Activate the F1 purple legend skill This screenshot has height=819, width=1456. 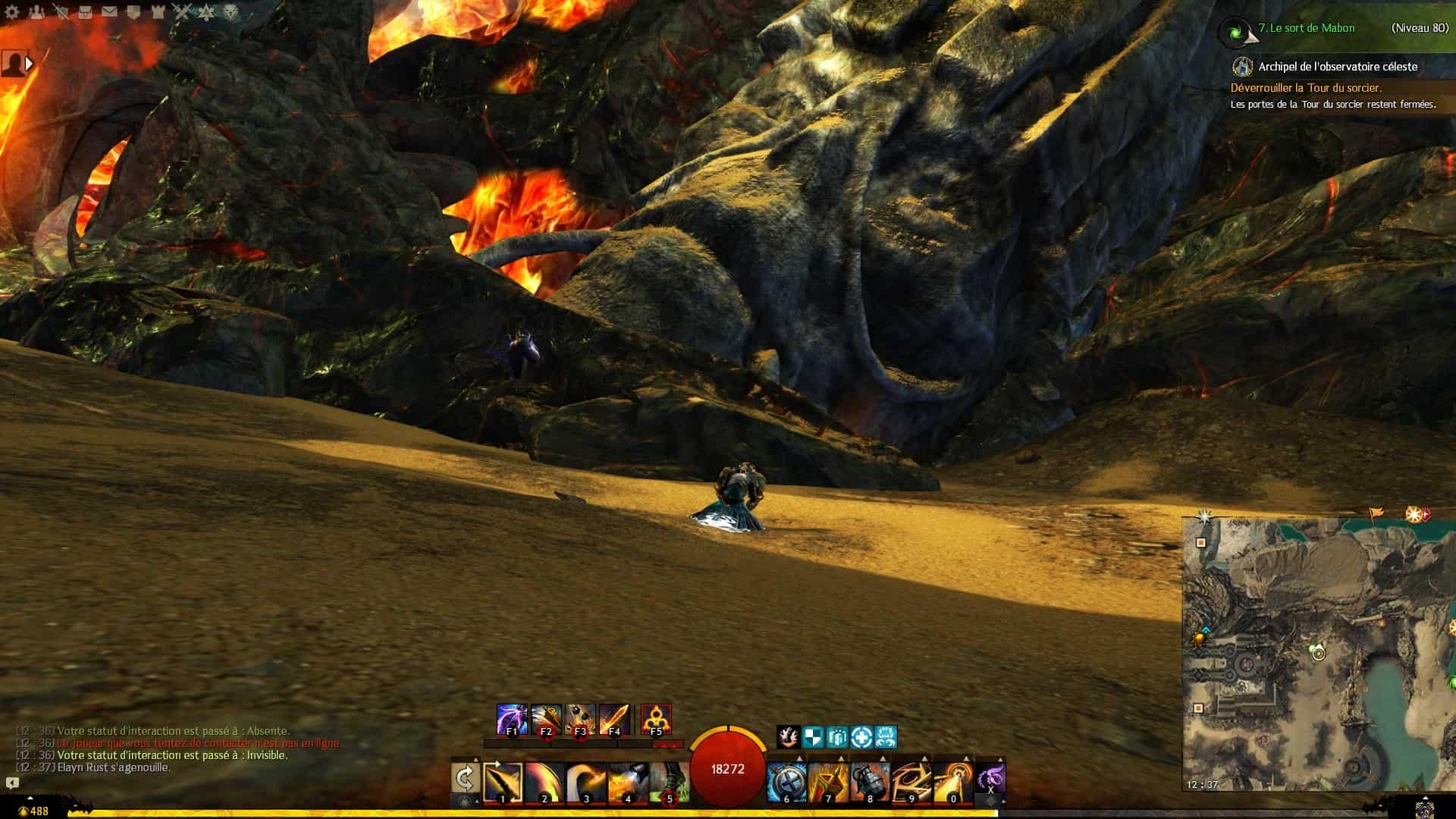(512, 719)
